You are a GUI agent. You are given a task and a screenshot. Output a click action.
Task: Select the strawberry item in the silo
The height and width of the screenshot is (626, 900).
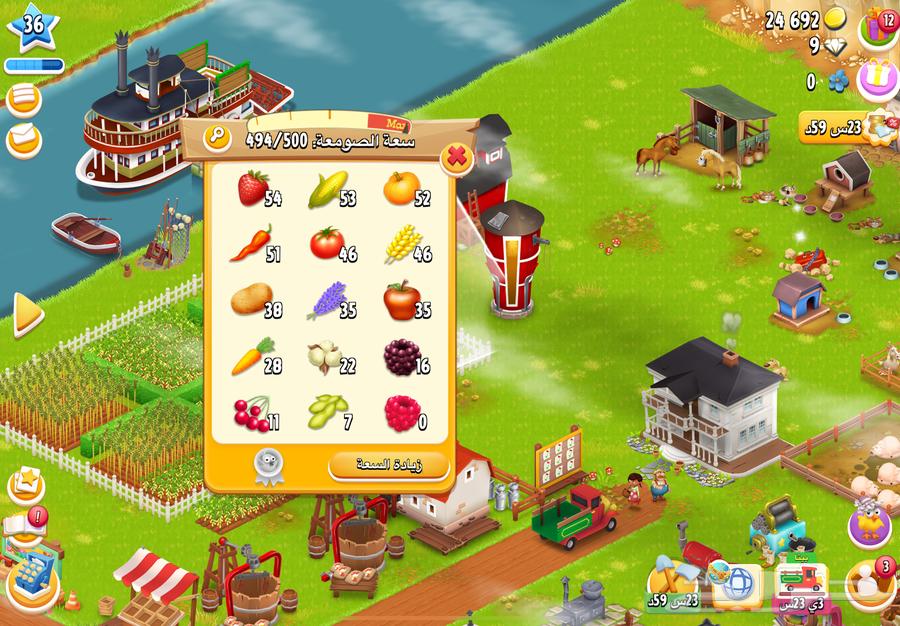coord(253,188)
